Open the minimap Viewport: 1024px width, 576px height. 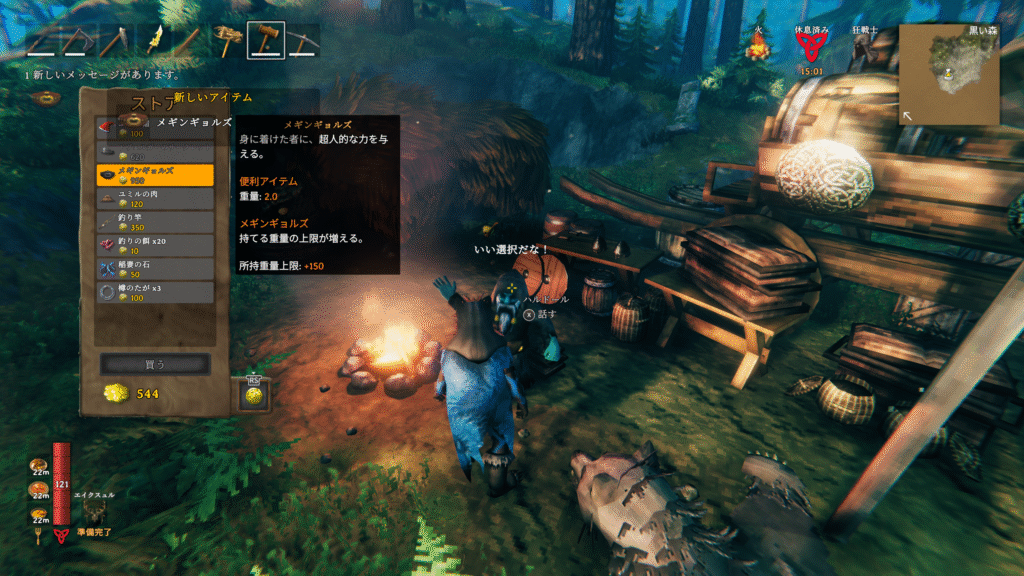pyautogui.click(x=948, y=74)
